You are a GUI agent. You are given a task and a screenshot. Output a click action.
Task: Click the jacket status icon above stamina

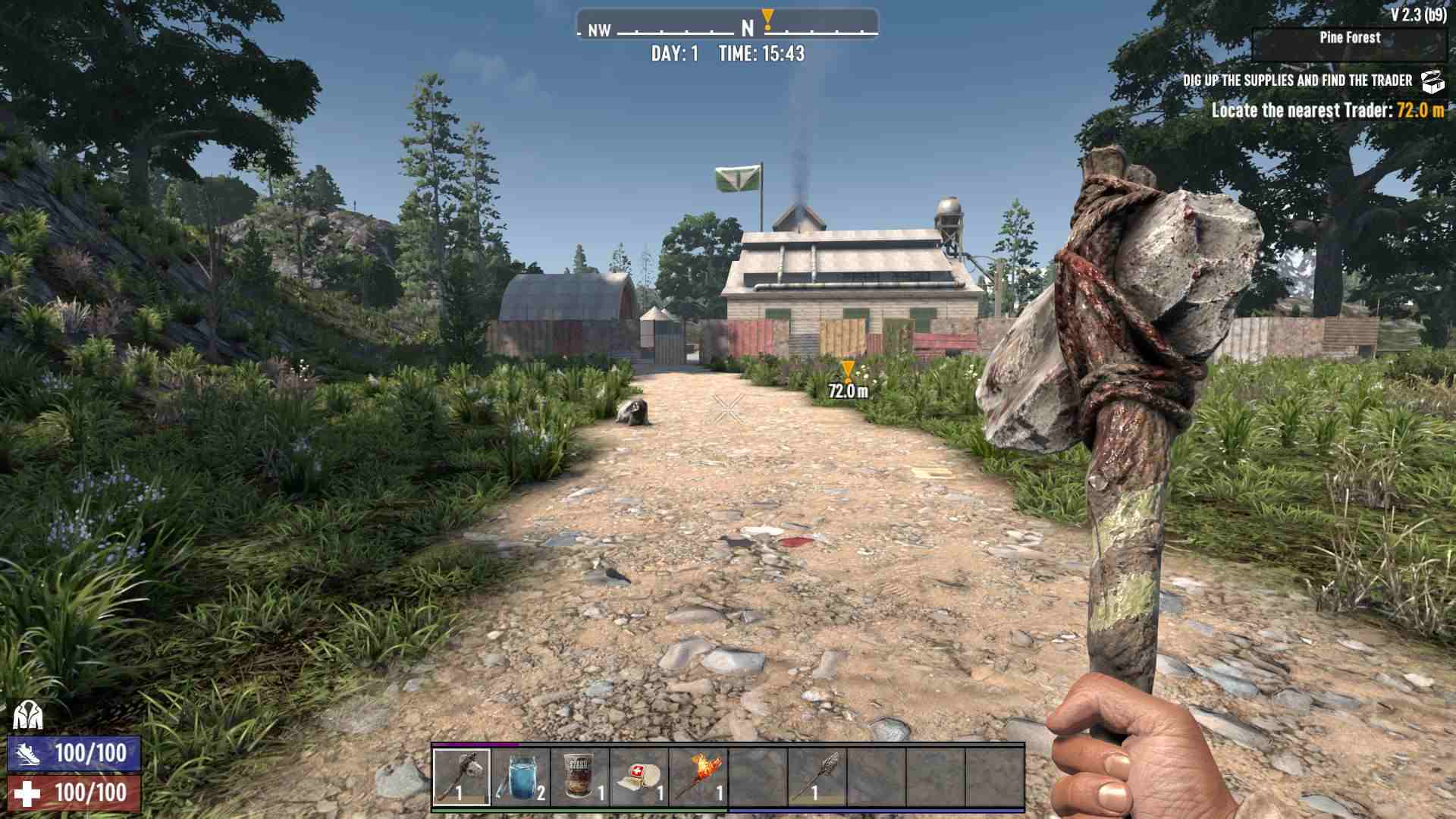point(27,715)
